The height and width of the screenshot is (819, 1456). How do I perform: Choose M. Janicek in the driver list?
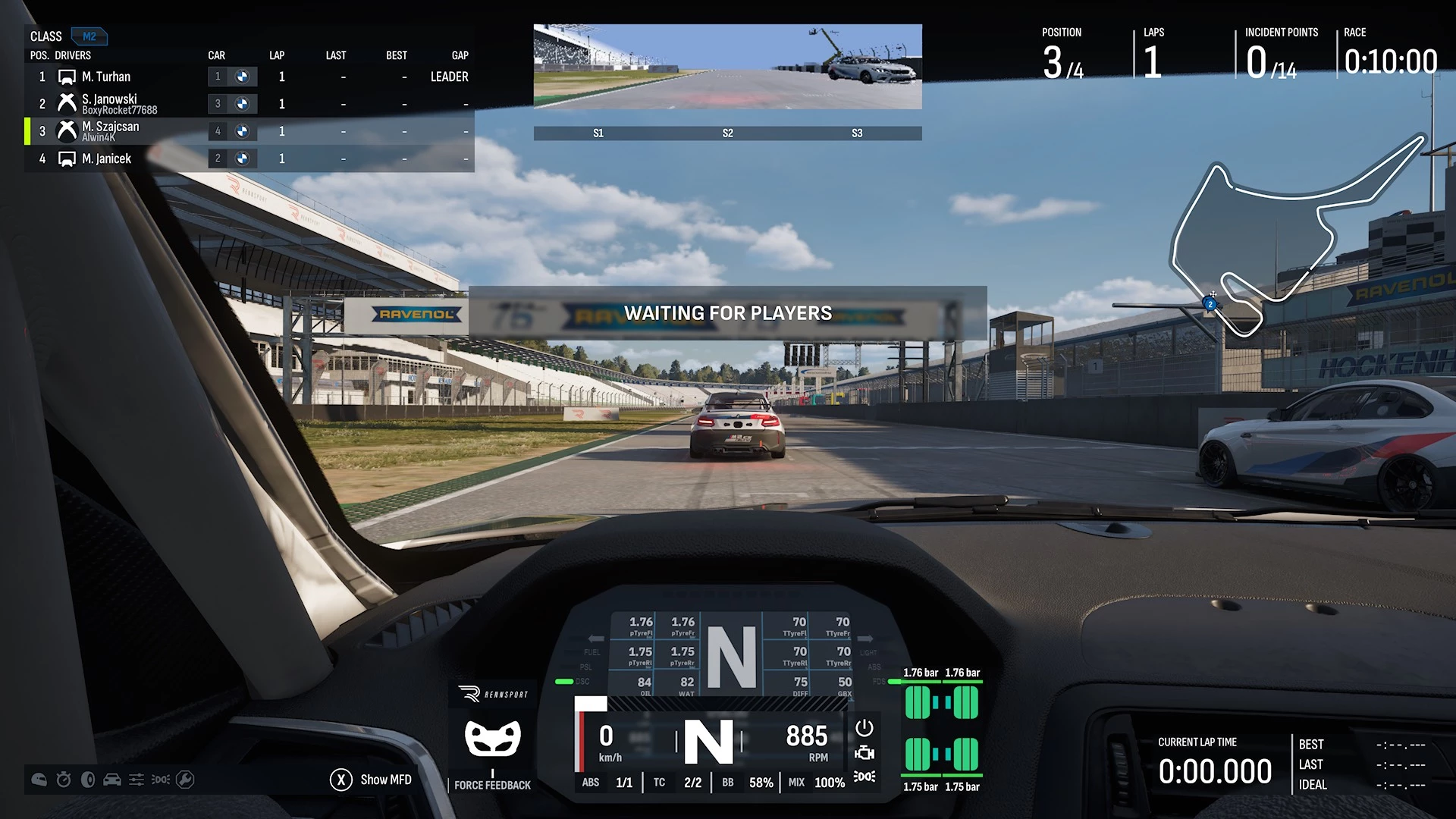tap(106, 158)
